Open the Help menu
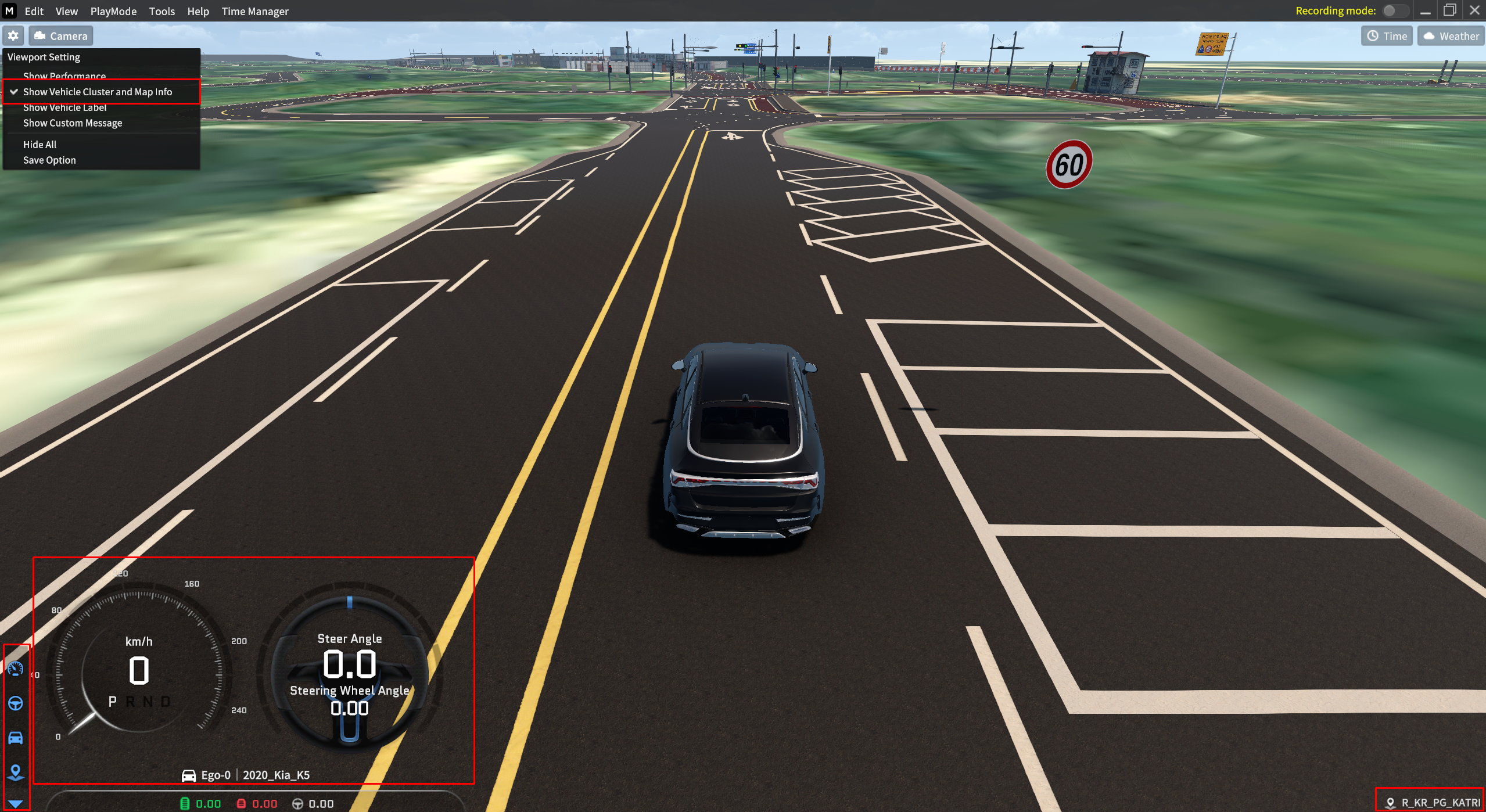The width and height of the screenshot is (1486, 812). click(x=198, y=11)
